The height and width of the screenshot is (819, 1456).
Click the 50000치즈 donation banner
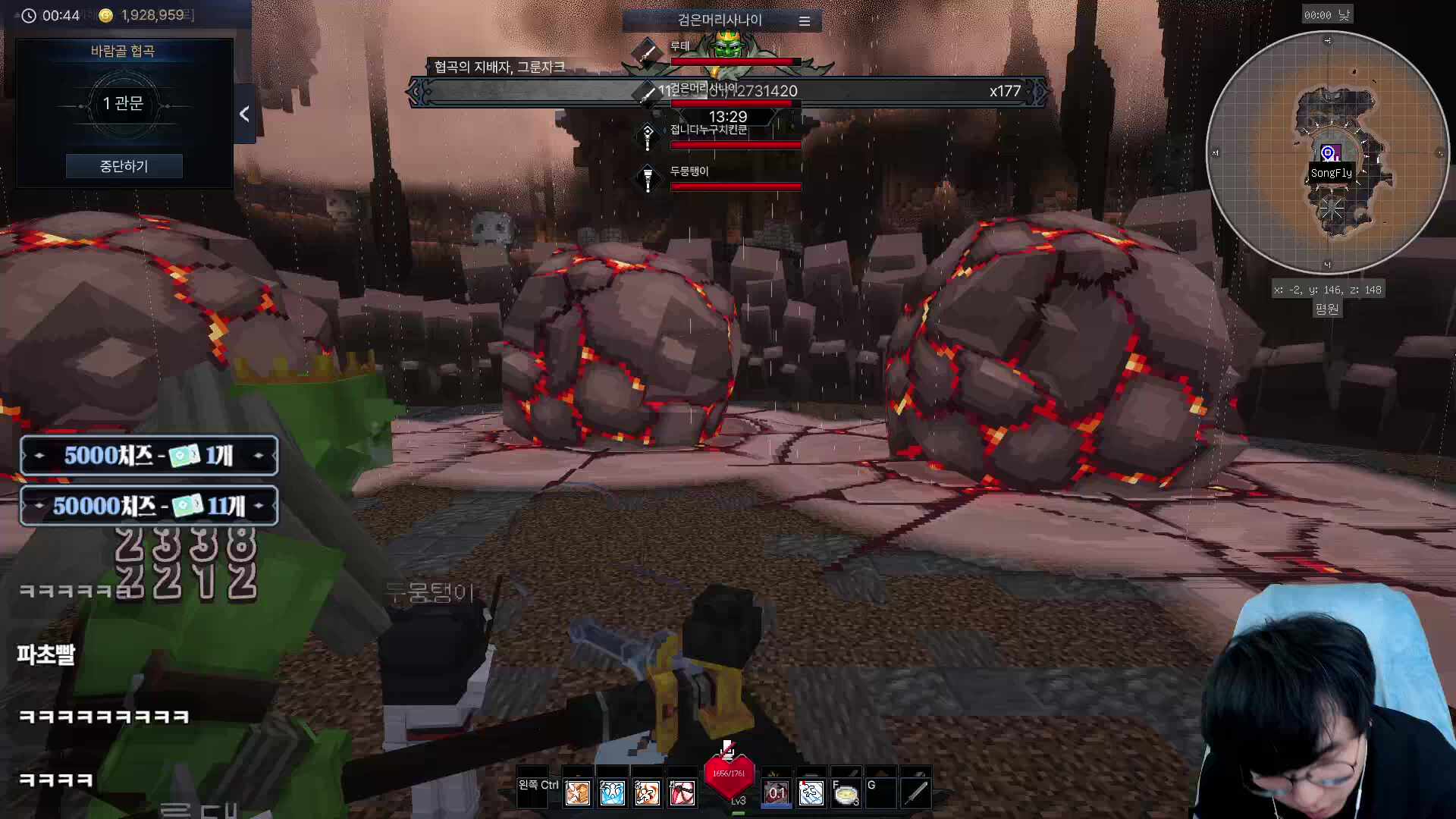(149, 506)
